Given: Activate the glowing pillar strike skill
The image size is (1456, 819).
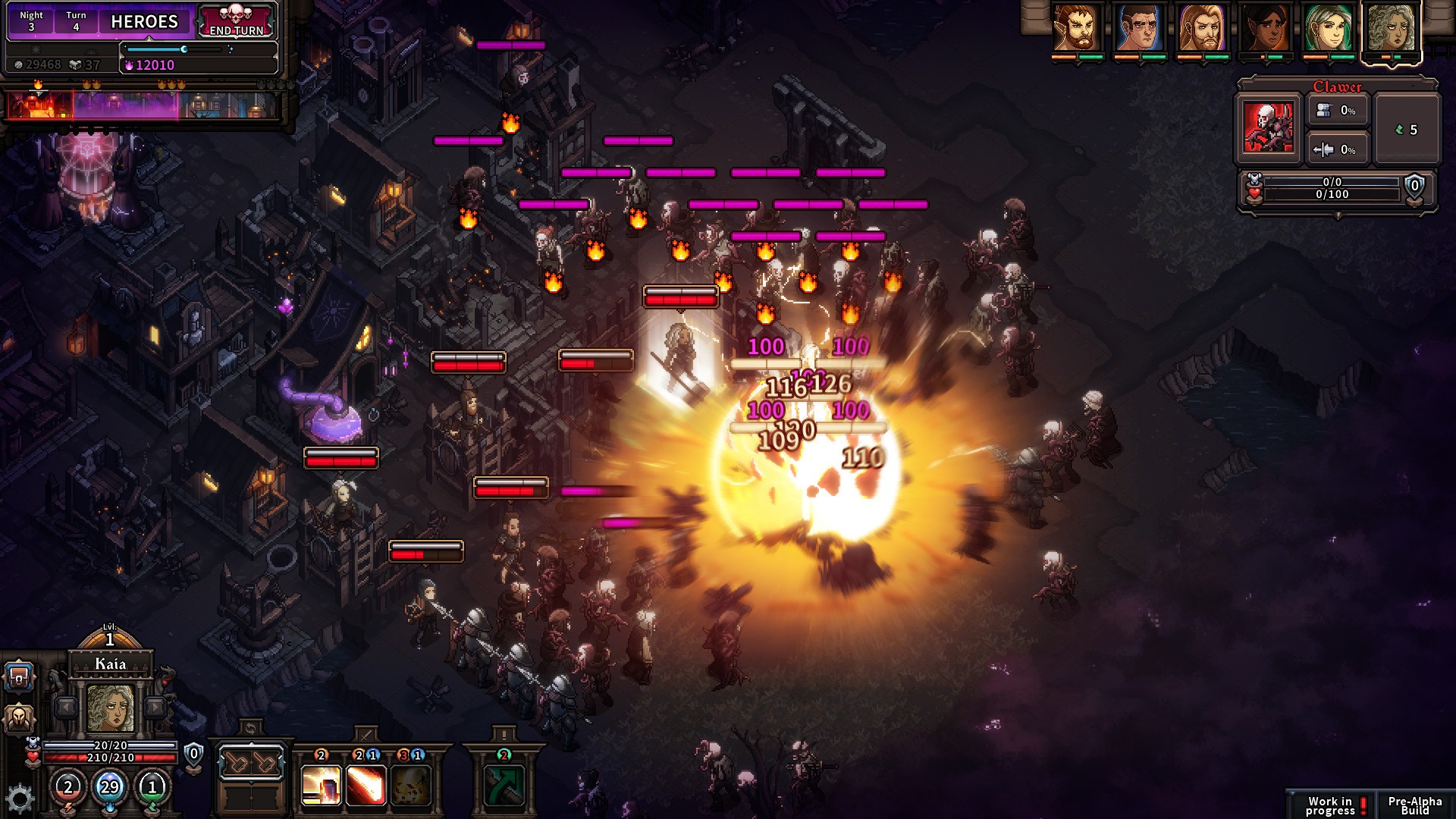Looking at the screenshot, I should click(x=322, y=785).
